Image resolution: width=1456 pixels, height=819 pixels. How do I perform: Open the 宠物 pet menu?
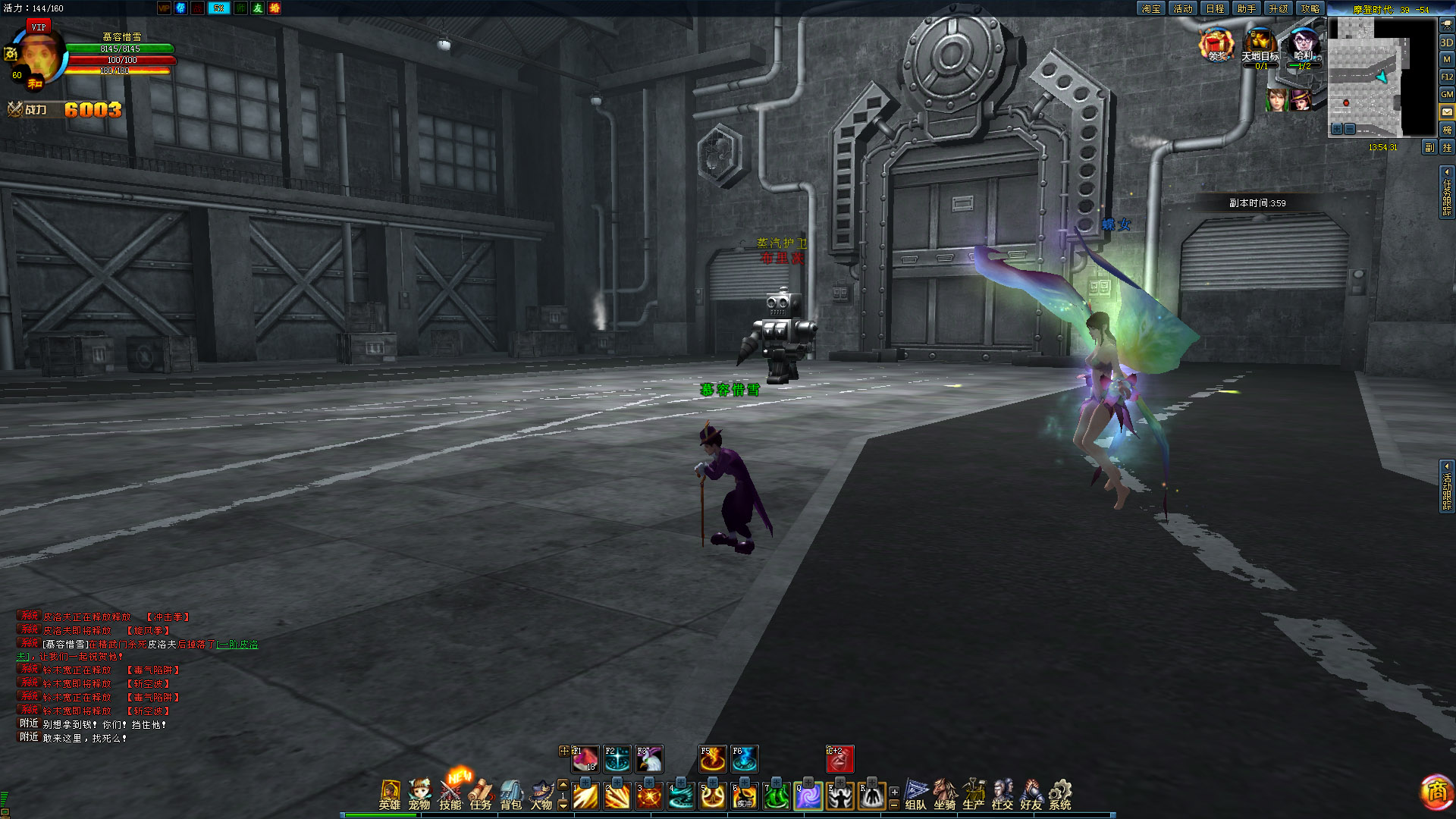coord(419,794)
